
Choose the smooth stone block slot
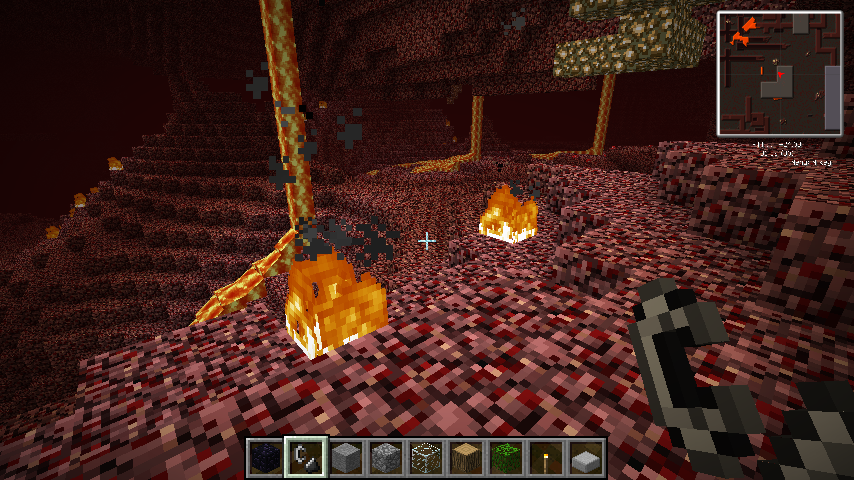(346, 458)
